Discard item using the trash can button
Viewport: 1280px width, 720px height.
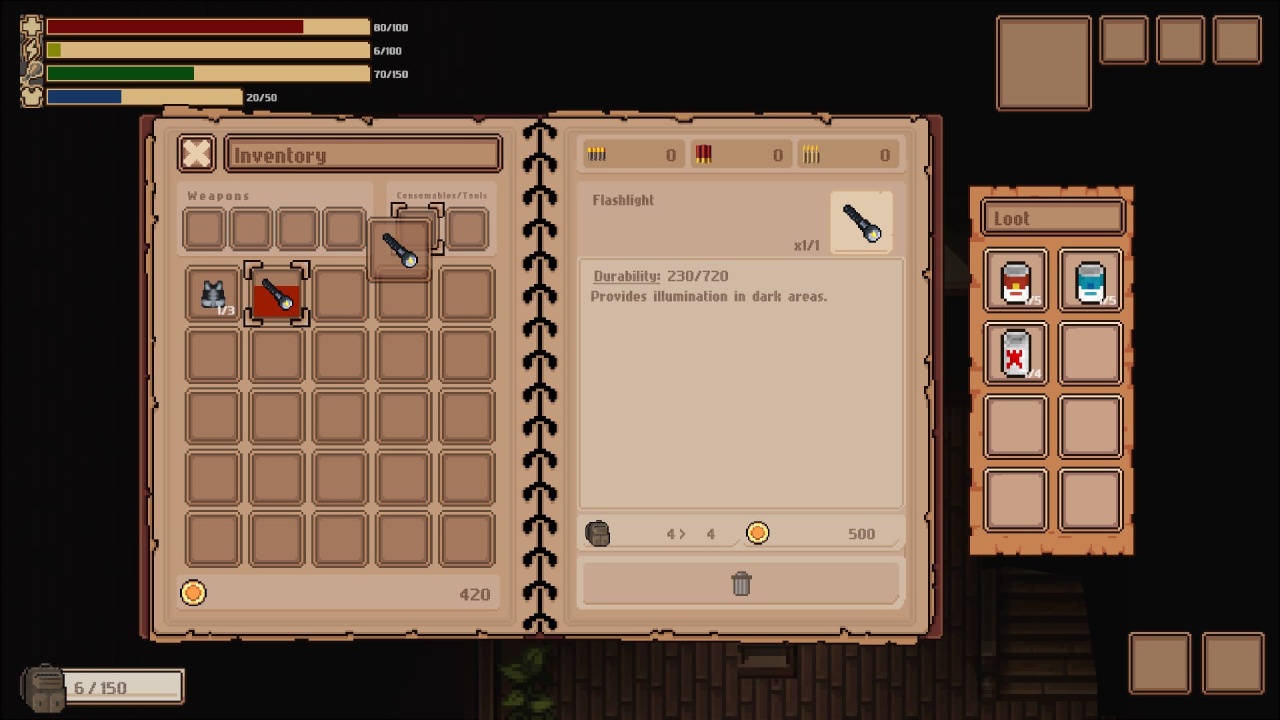click(x=741, y=584)
